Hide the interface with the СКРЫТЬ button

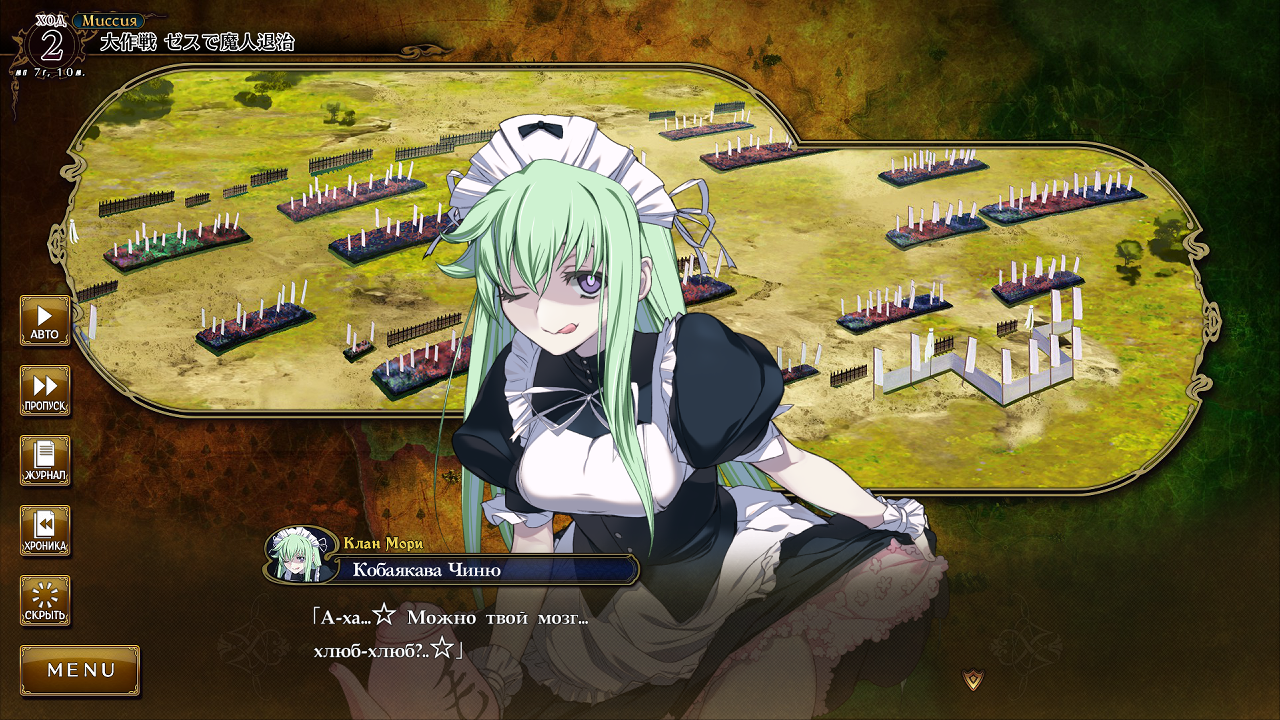pyautogui.click(x=45, y=600)
